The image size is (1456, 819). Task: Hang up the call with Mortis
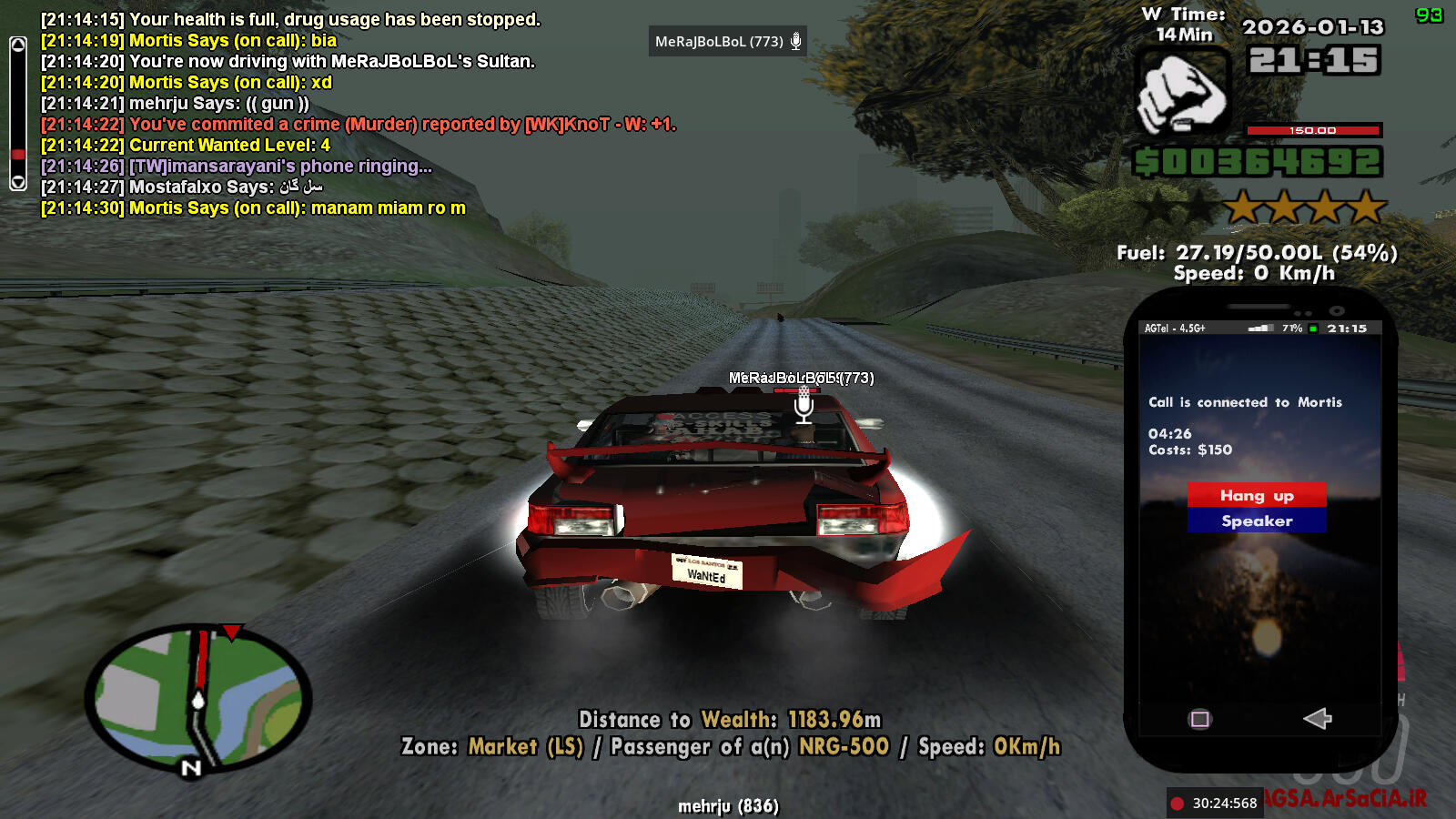(1257, 495)
